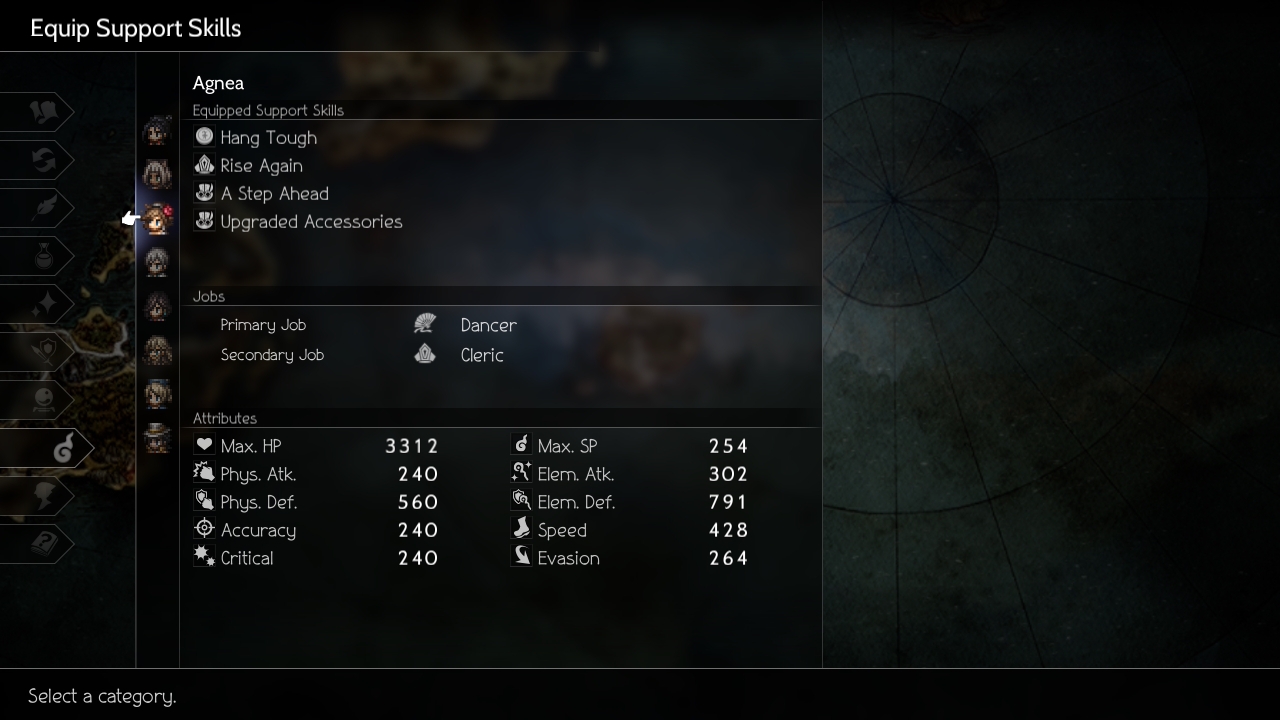Switch to the feather icon tab
1280x720 pixels.
(x=43, y=209)
